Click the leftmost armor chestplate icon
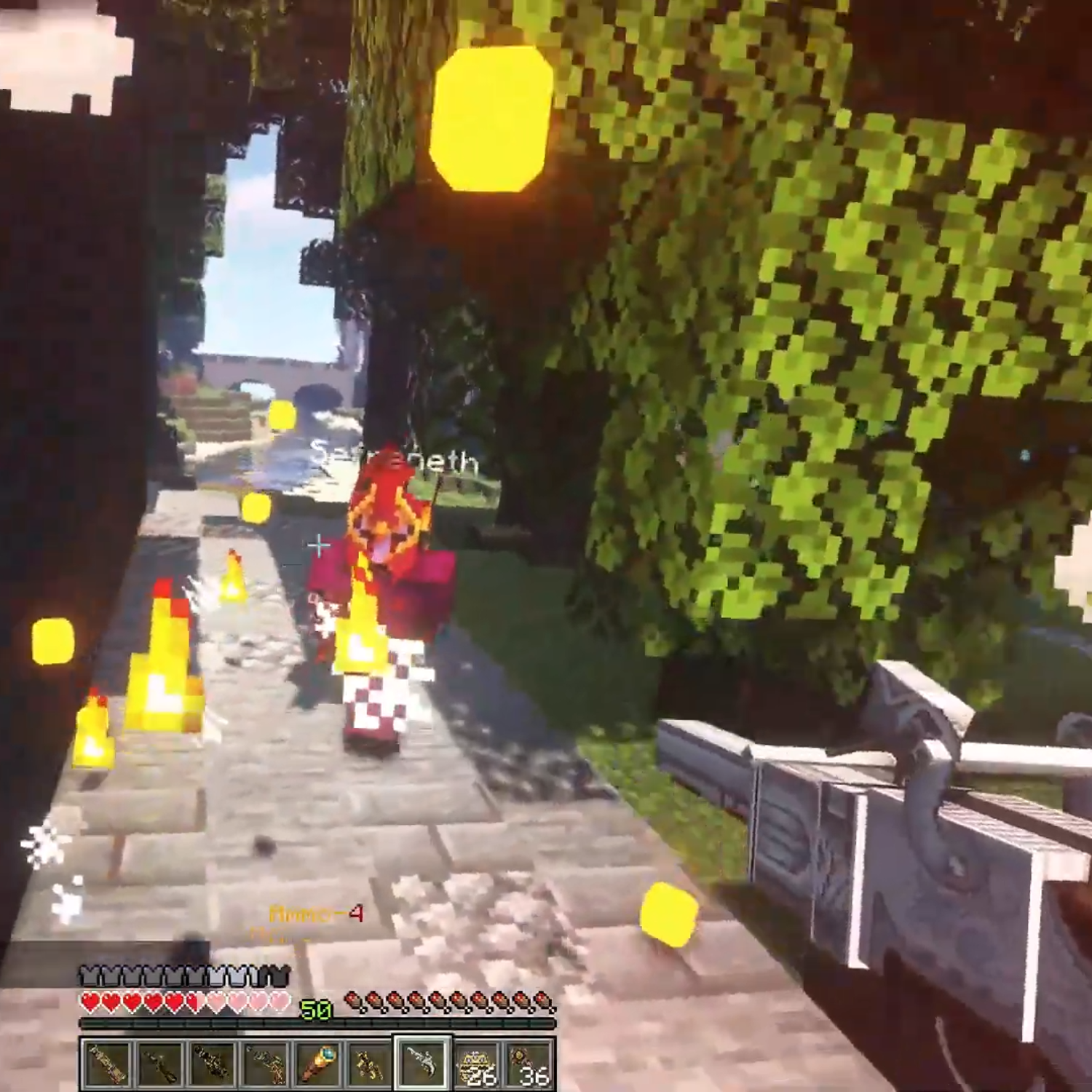The height and width of the screenshot is (1092, 1092). [87, 976]
